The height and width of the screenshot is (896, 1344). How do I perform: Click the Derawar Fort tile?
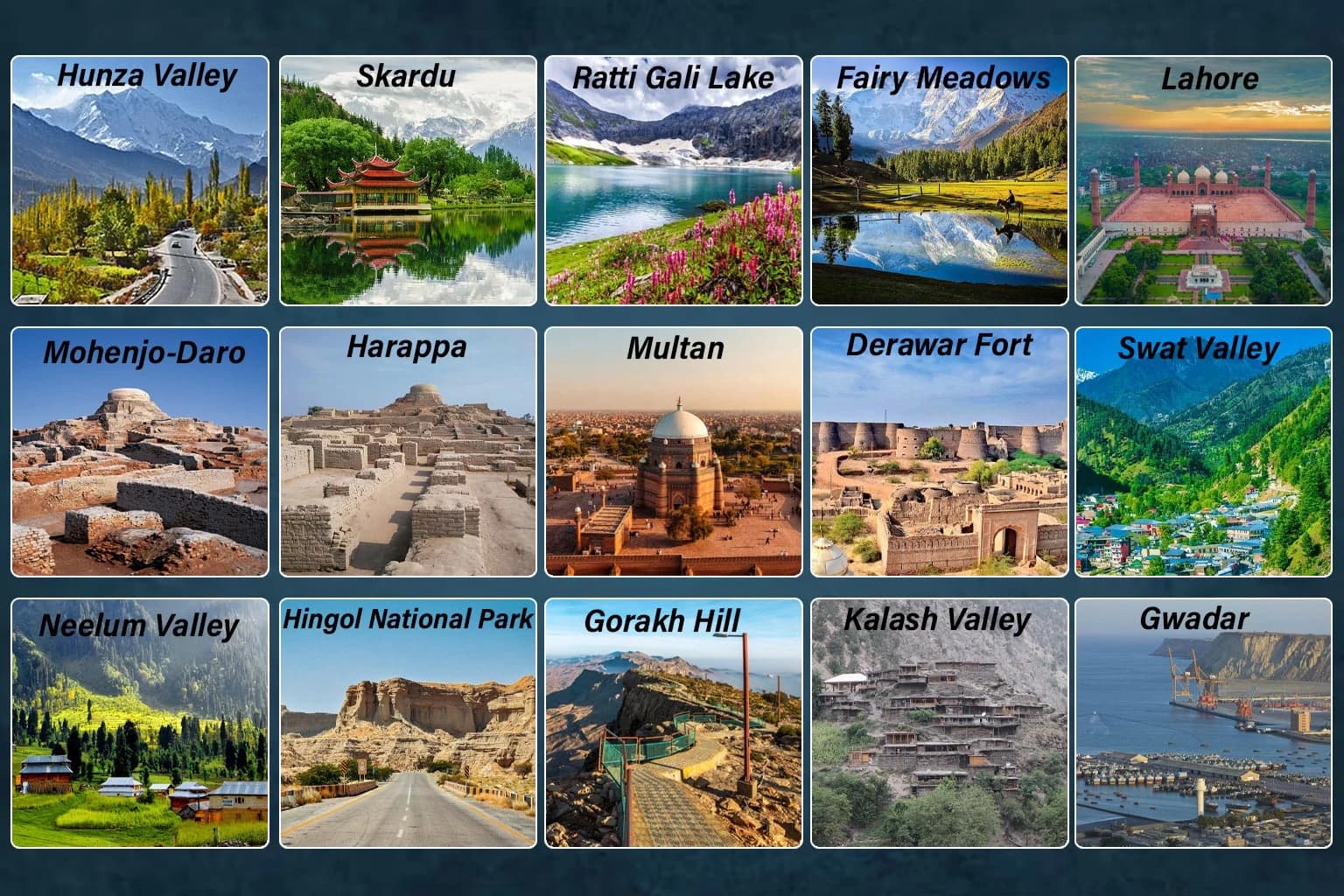point(939,452)
